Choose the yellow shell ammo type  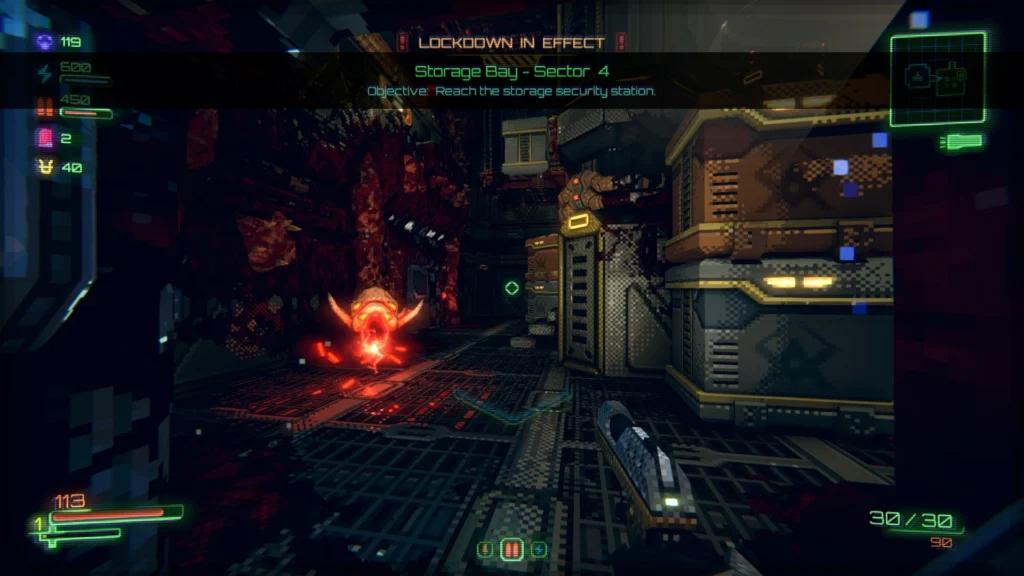click(485, 549)
